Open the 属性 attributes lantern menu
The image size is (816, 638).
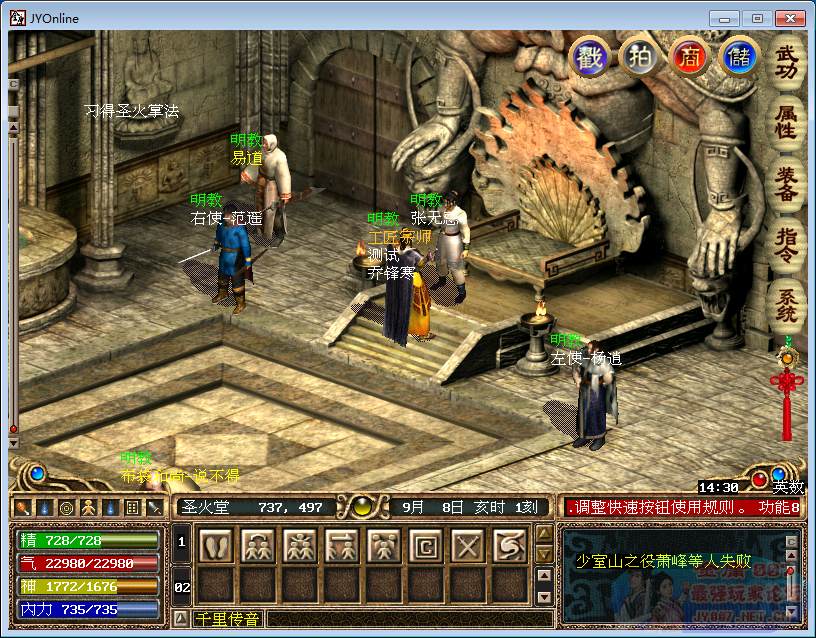point(788,122)
